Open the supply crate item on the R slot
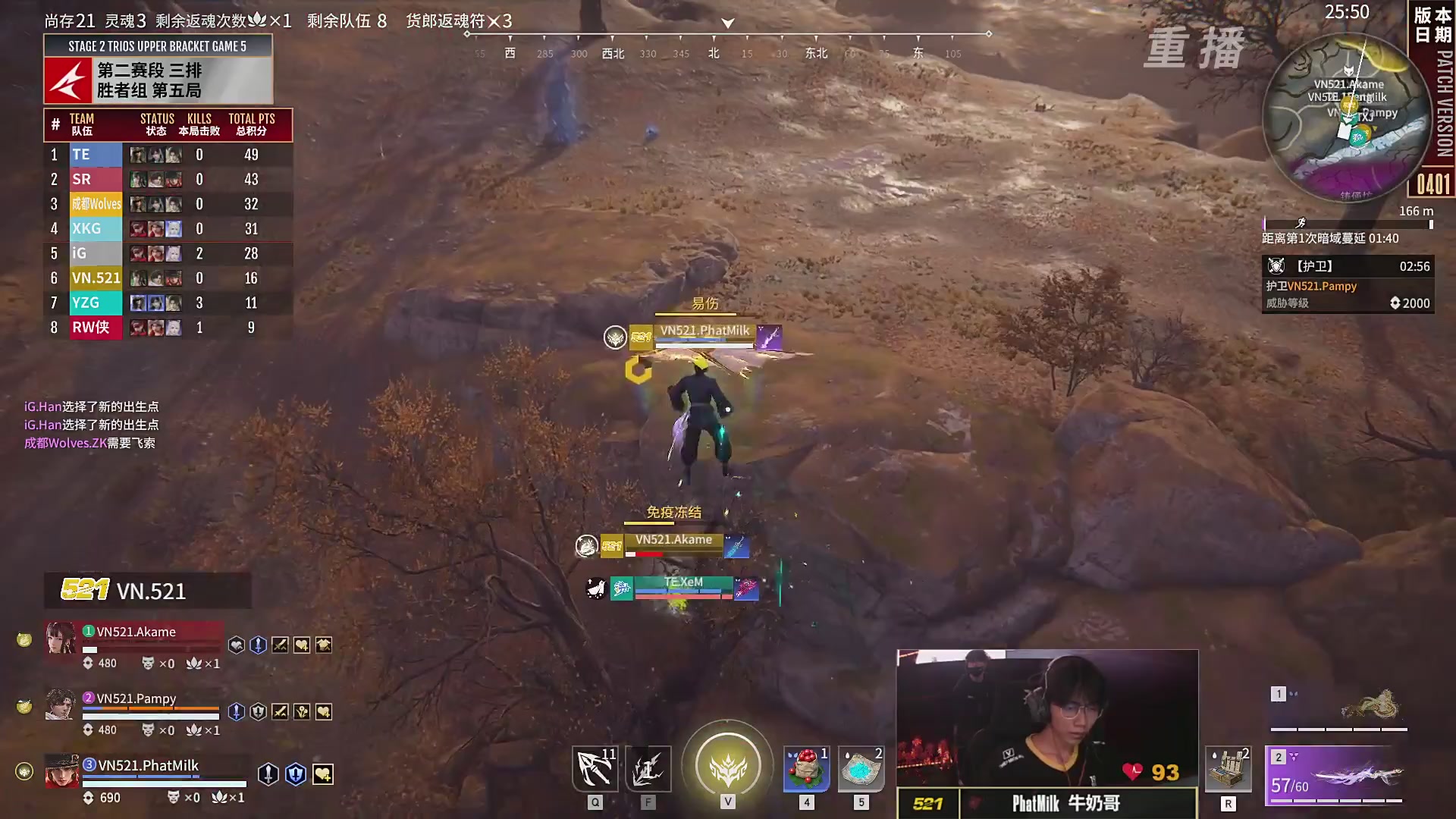The image size is (1456, 819). (x=1228, y=768)
